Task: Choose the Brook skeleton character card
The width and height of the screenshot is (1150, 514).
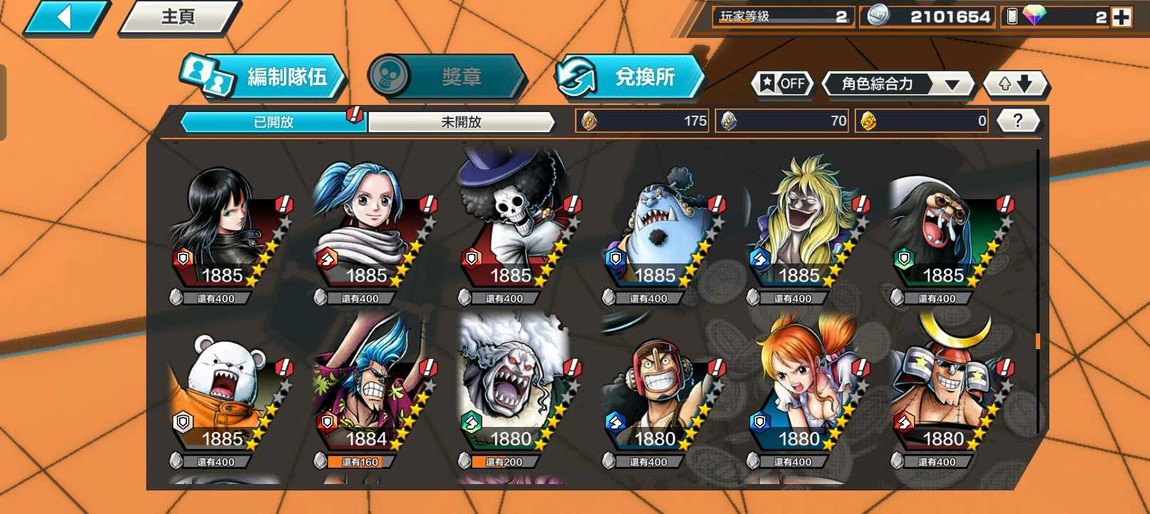Action: 510,232
